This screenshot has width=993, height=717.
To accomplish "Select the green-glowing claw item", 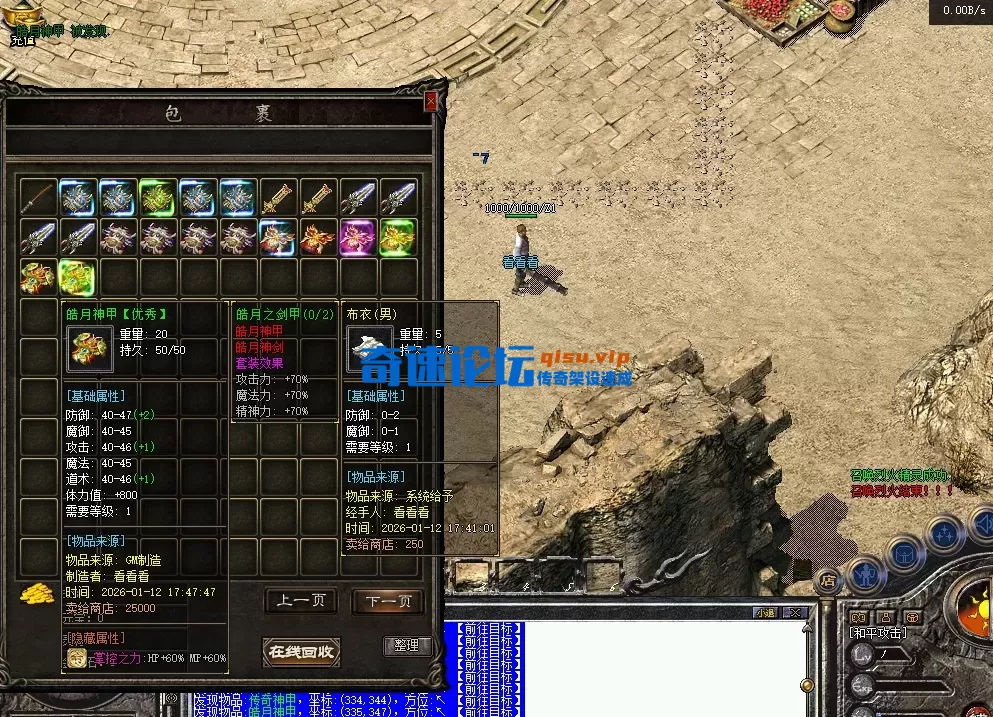I will pos(158,198).
